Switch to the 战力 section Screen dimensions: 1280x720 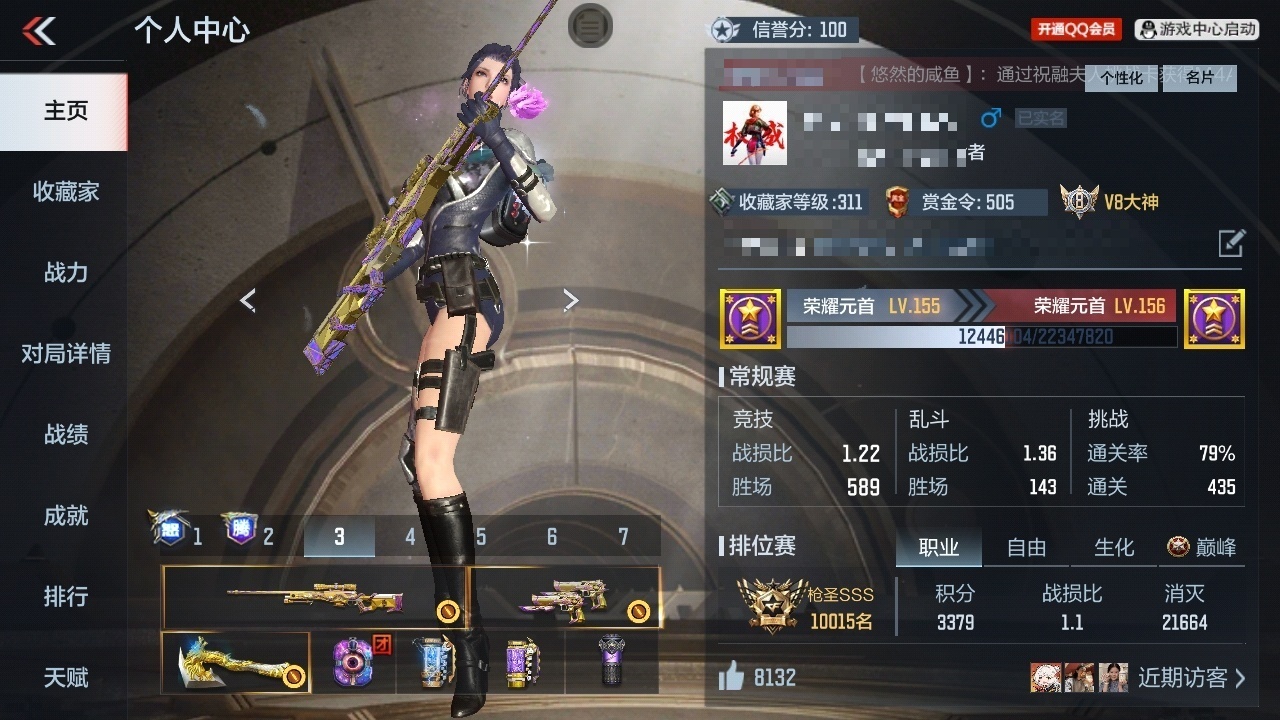[x=65, y=272]
